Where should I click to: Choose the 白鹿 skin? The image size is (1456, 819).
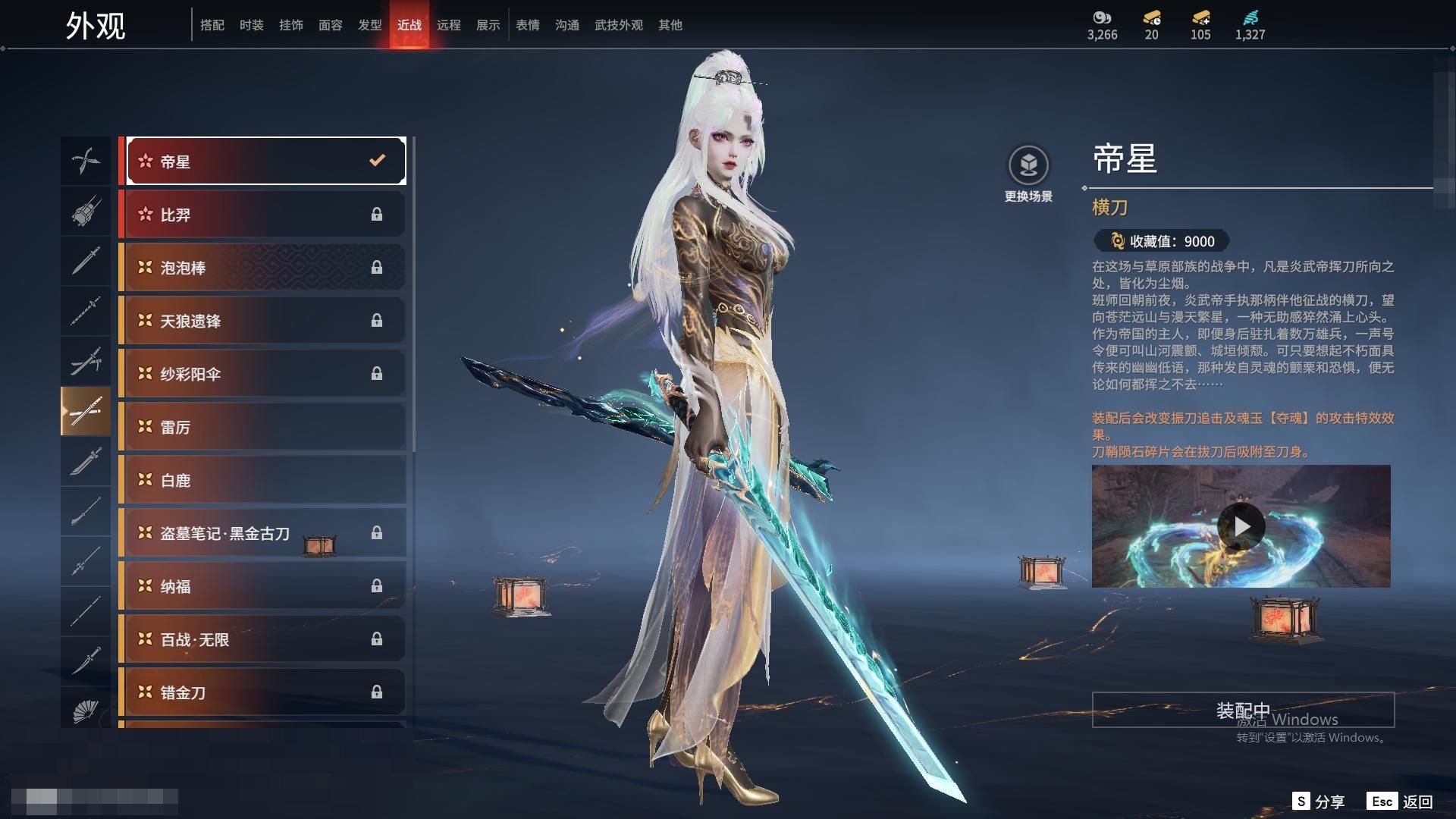(265, 480)
